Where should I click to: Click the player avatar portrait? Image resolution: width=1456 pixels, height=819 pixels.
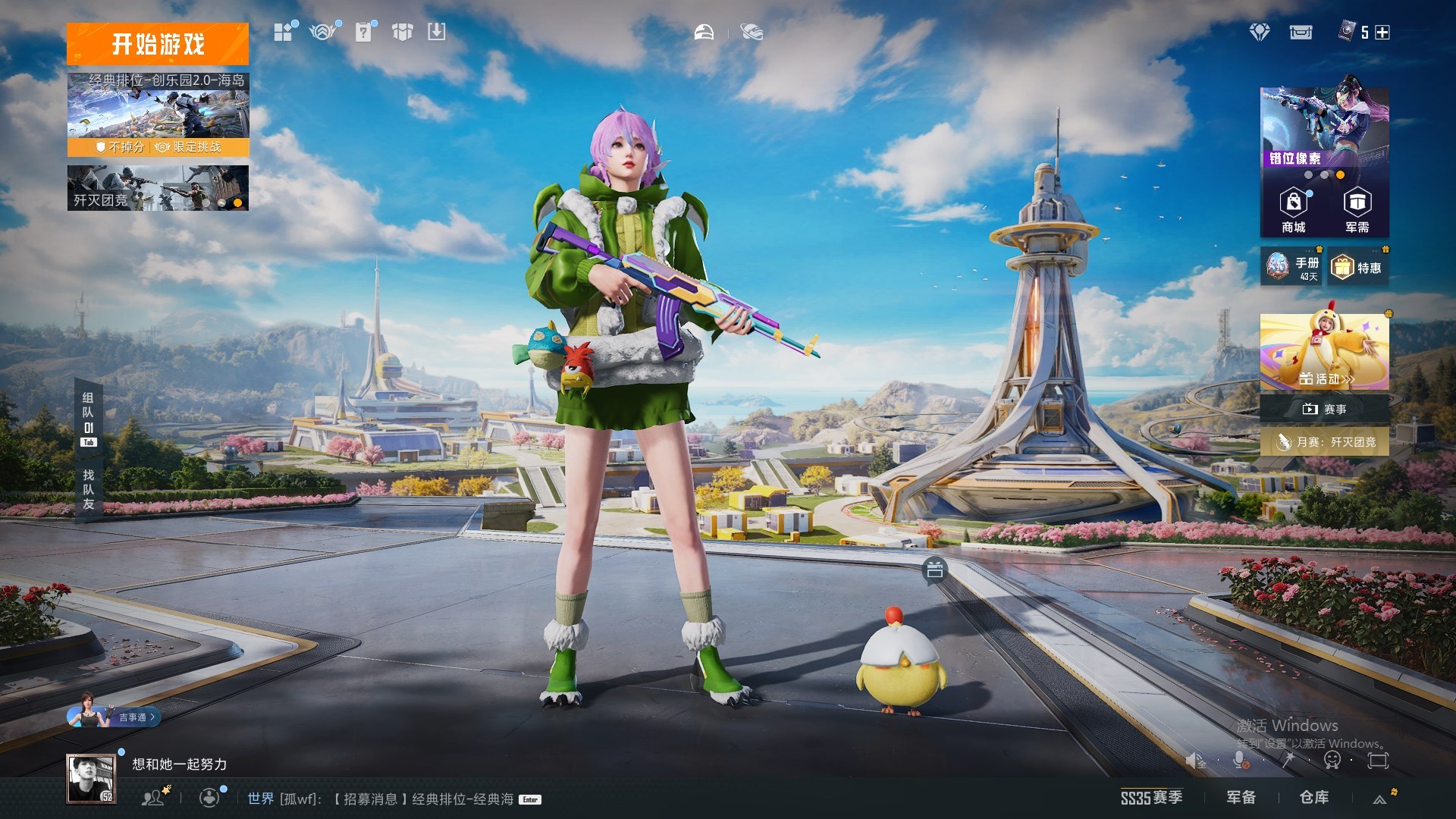(x=90, y=778)
